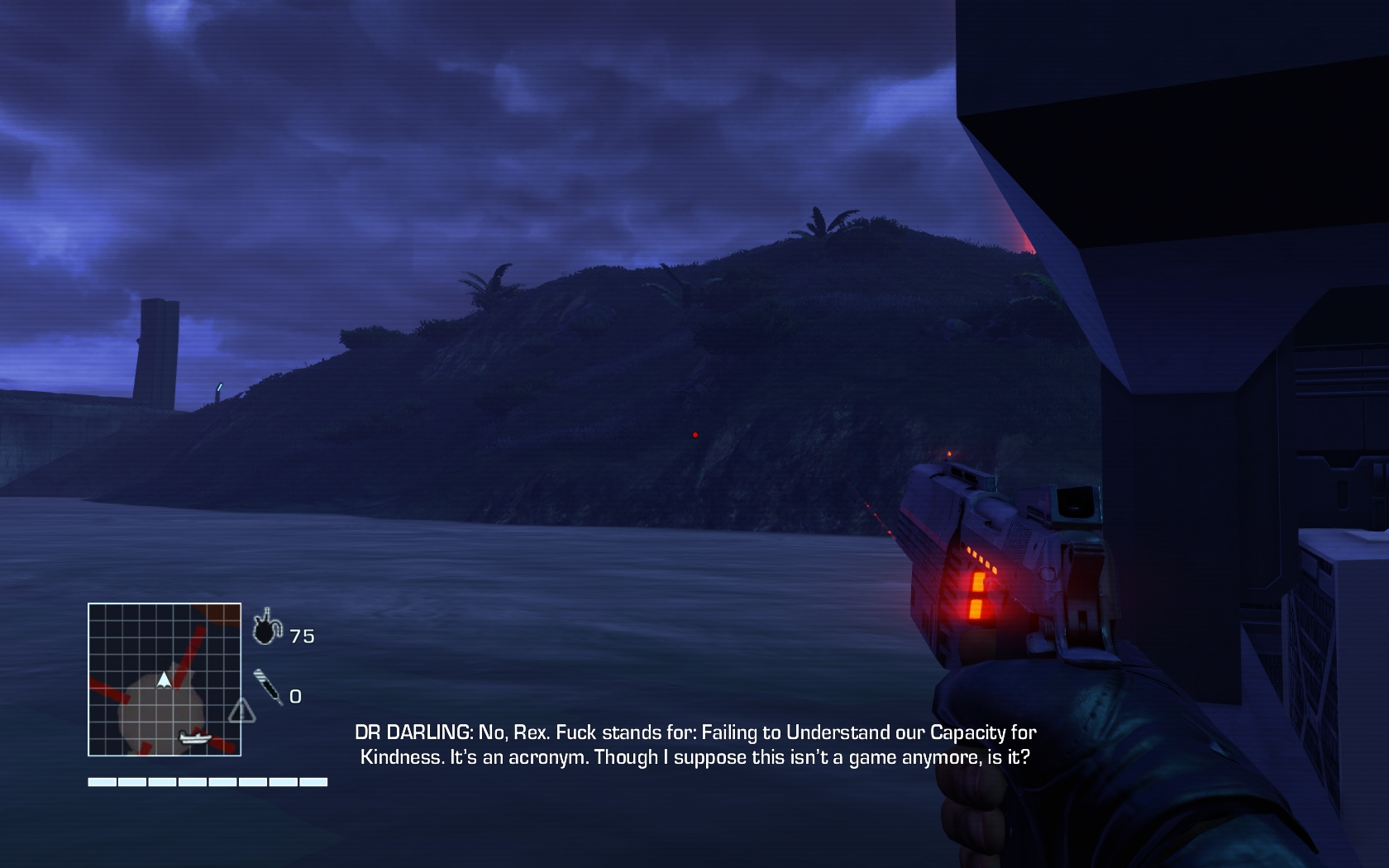Click the grid minimap

pyautogui.click(x=165, y=680)
